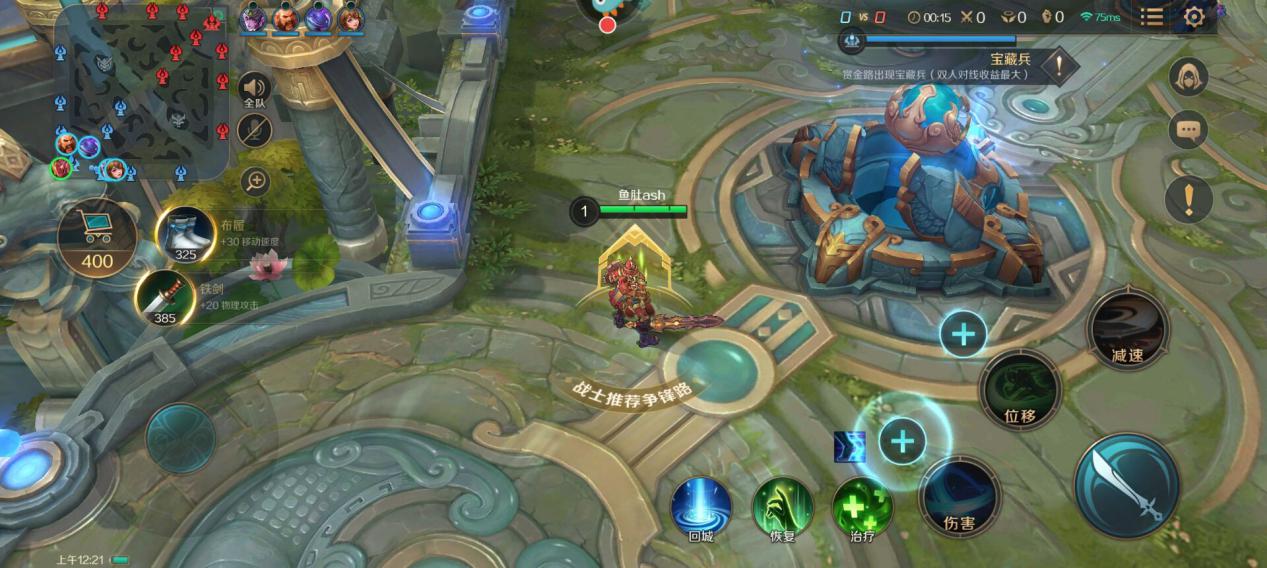Toggle the muted microphone button
Viewport: 1267px width, 568px height.
click(255, 130)
